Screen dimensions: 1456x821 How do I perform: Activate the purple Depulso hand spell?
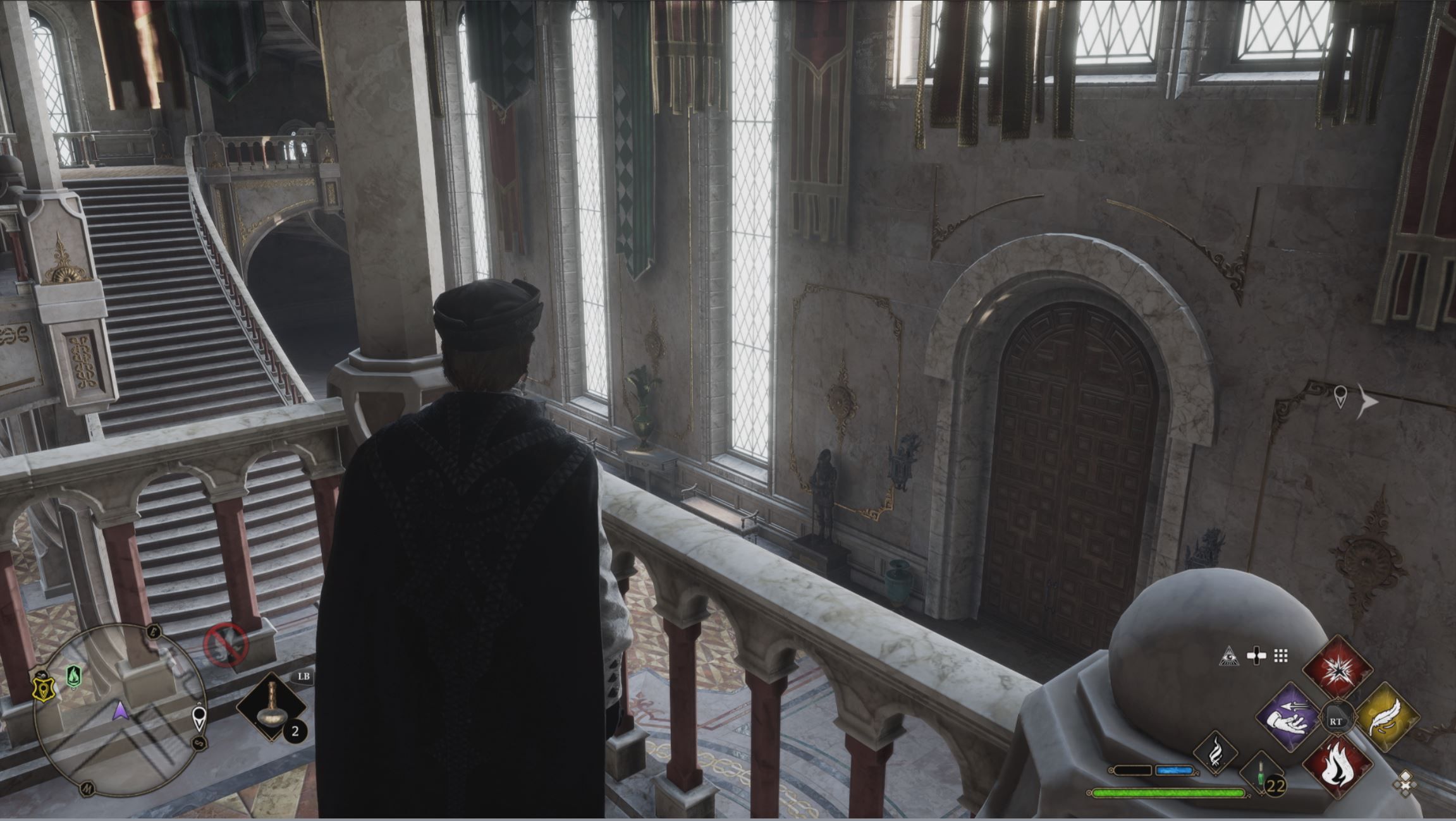pyautogui.click(x=1287, y=719)
